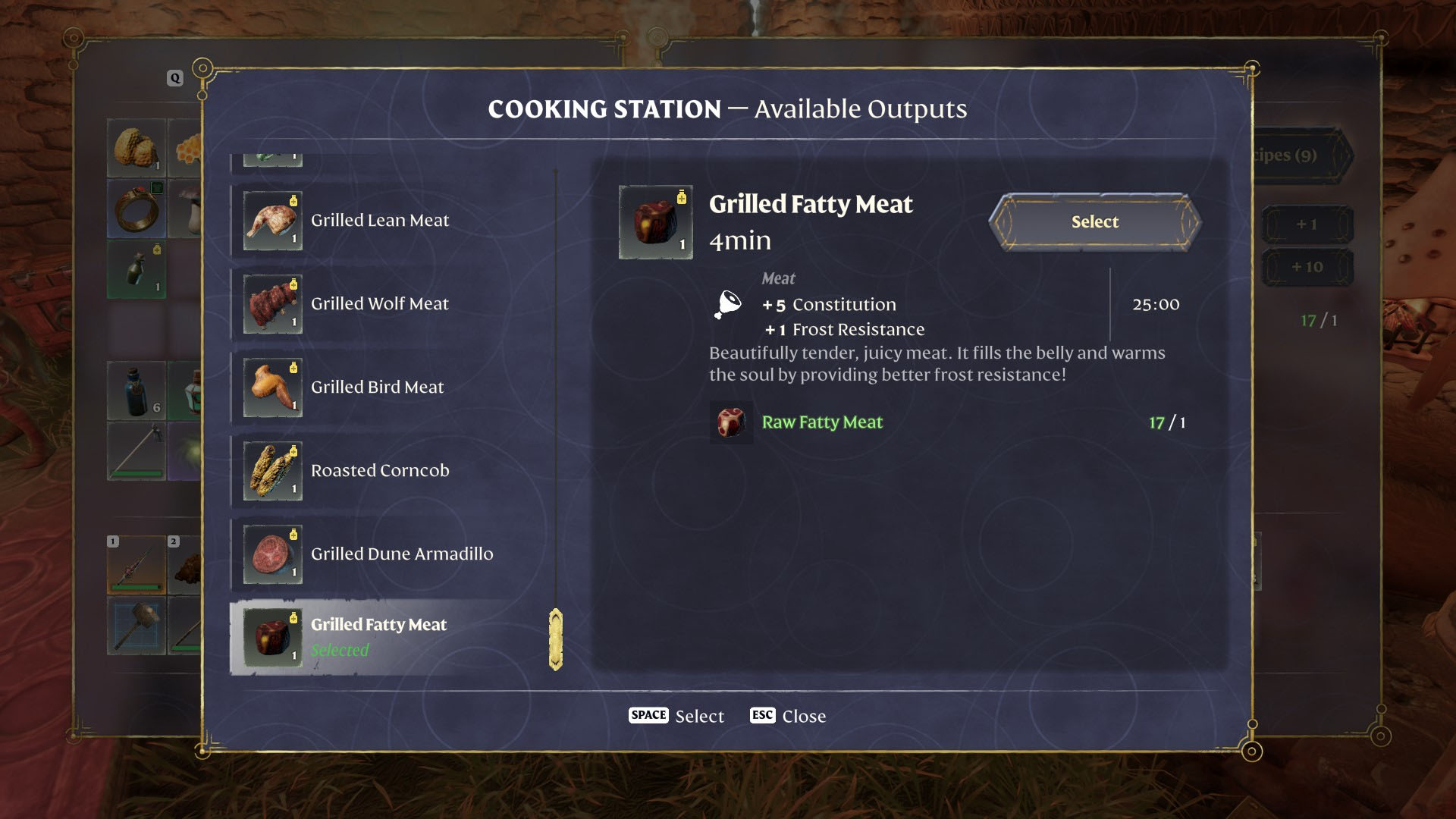Select Grilled Dune Armadillo in the list
1456x819 pixels.
coord(400,554)
